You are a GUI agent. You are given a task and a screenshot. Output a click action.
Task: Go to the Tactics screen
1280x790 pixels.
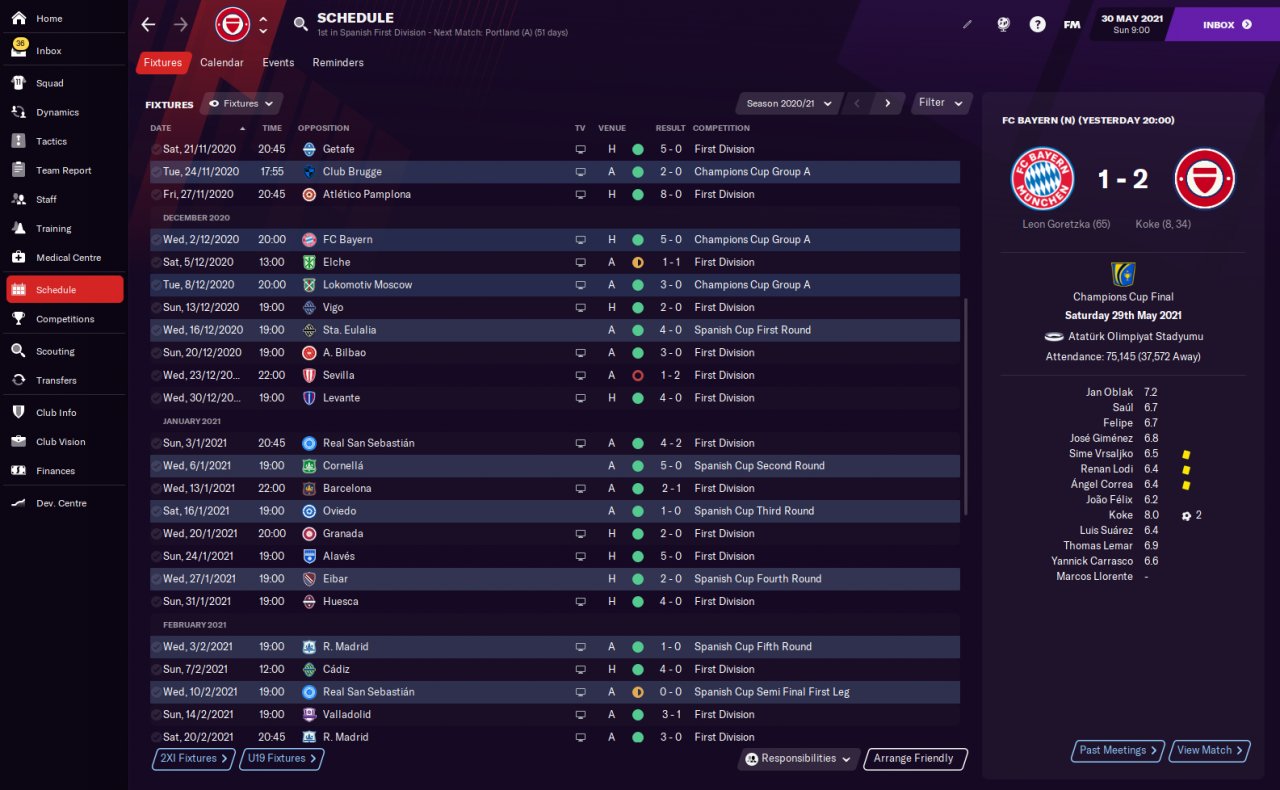[51, 141]
